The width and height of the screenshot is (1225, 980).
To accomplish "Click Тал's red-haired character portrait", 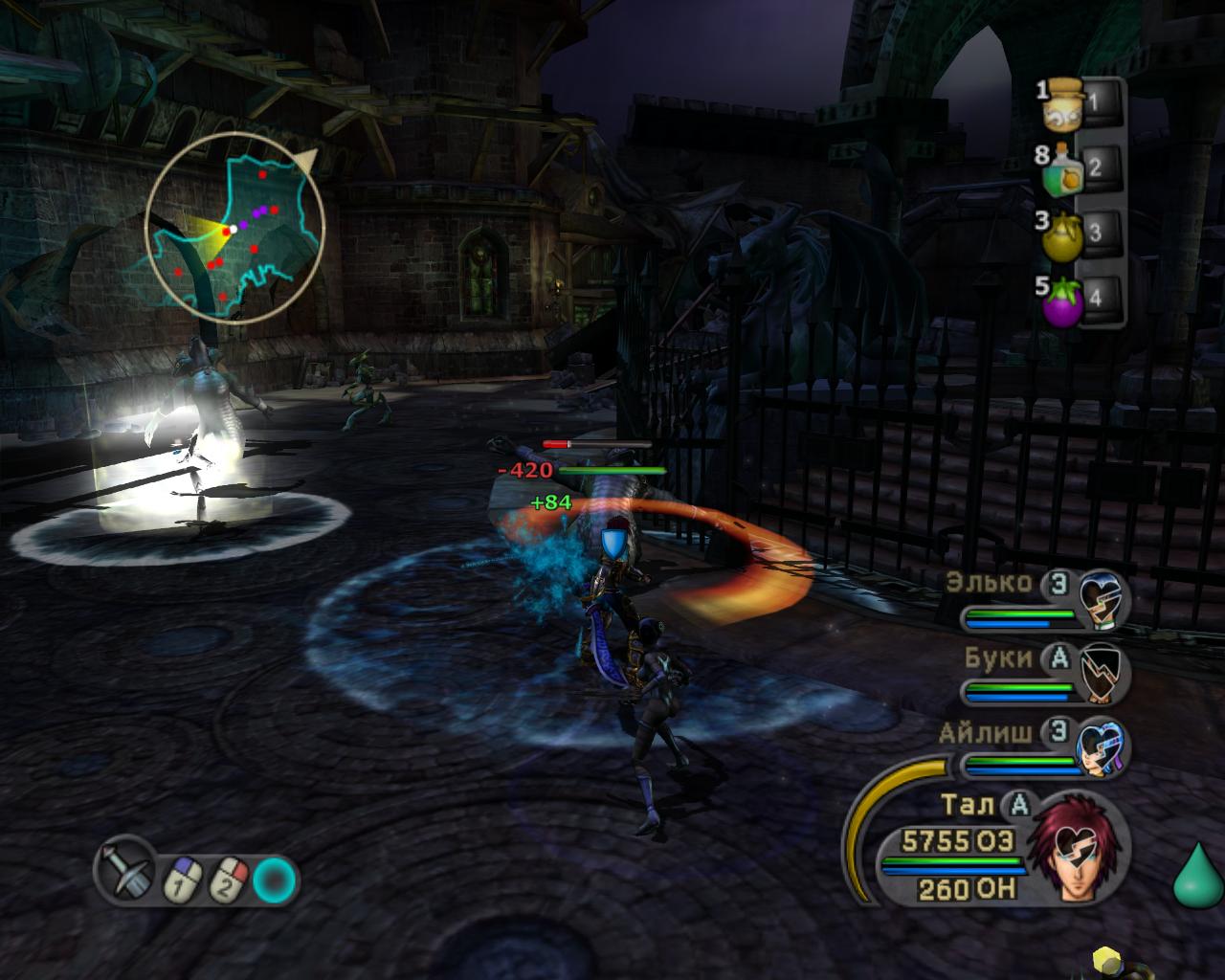I will 1077,848.
